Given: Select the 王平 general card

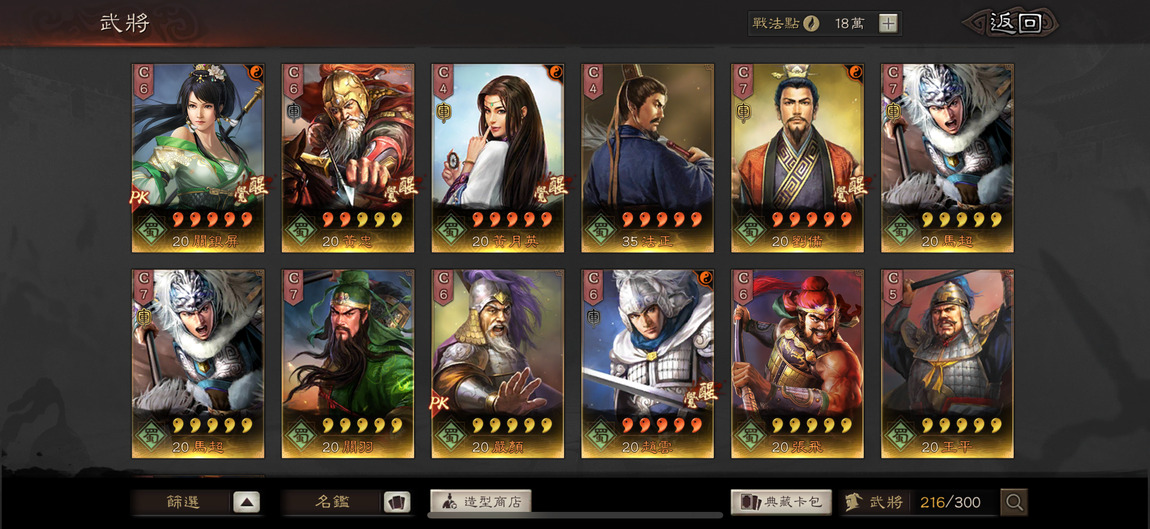Looking at the screenshot, I should pyautogui.click(x=947, y=363).
